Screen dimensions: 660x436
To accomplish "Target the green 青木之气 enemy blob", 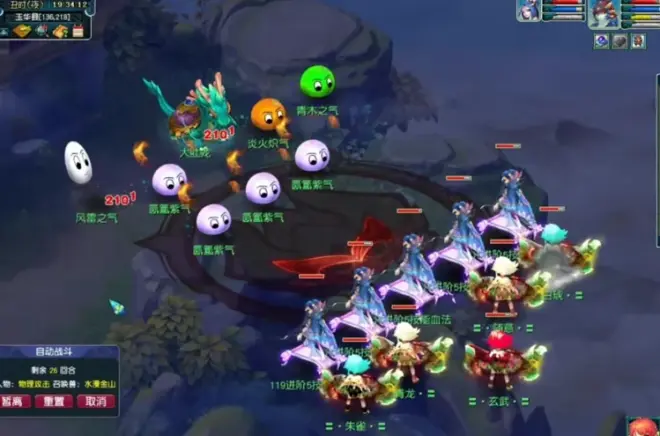I will (318, 80).
